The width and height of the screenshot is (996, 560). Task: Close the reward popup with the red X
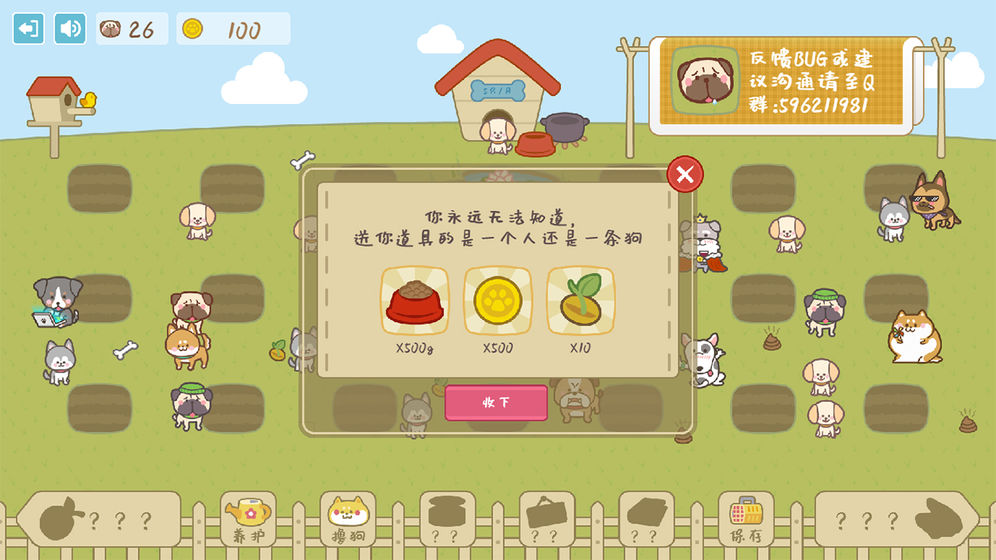pyautogui.click(x=685, y=175)
